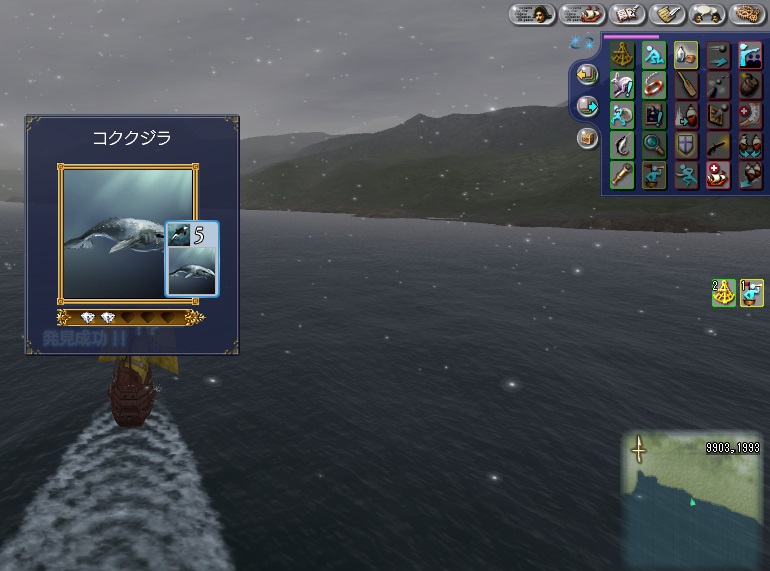Activate the sextant surveying skill
770x571 pixels.
point(622,54)
